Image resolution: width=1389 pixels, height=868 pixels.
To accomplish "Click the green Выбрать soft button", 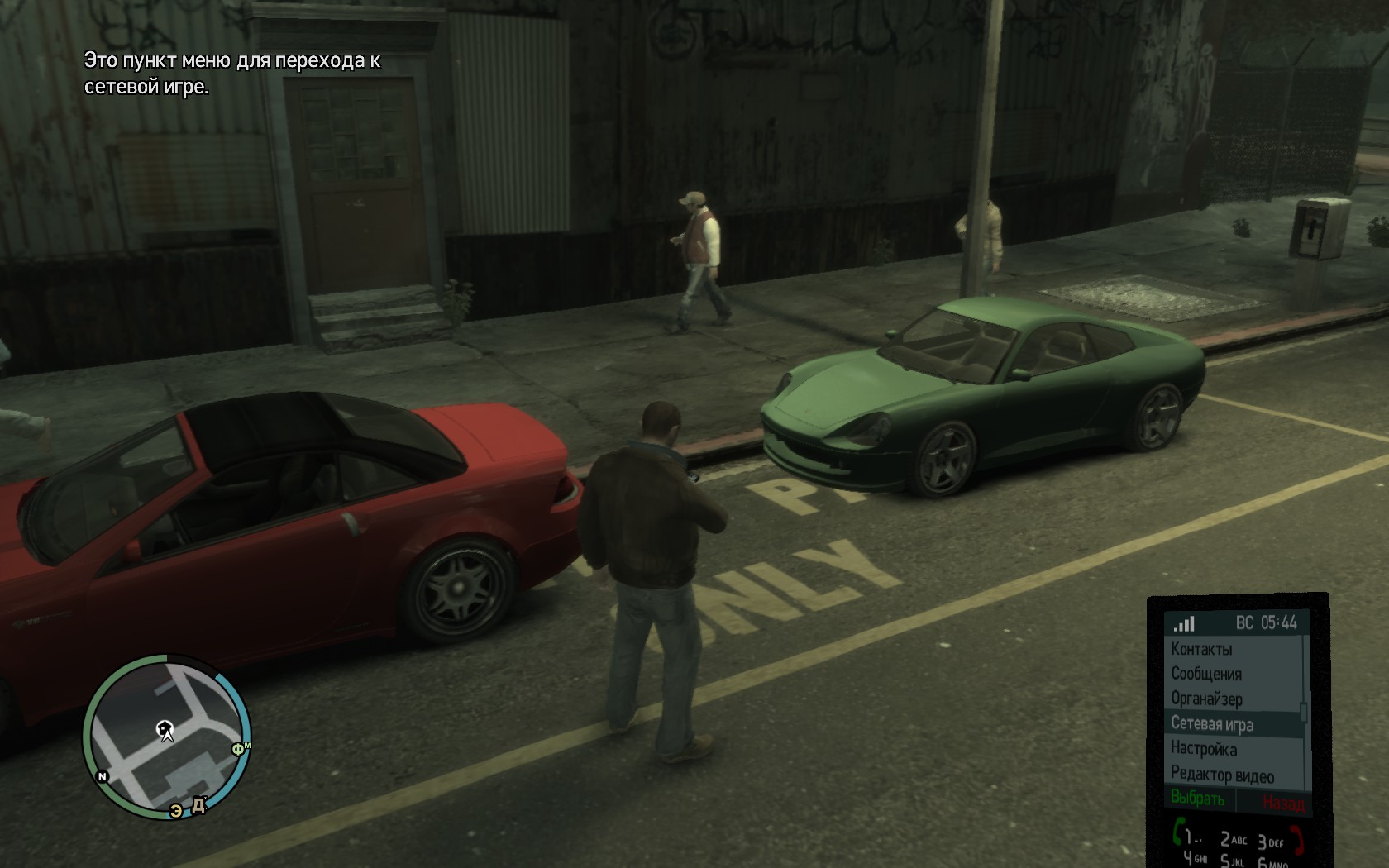I will pyautogui.click(x=1198, y=799).
